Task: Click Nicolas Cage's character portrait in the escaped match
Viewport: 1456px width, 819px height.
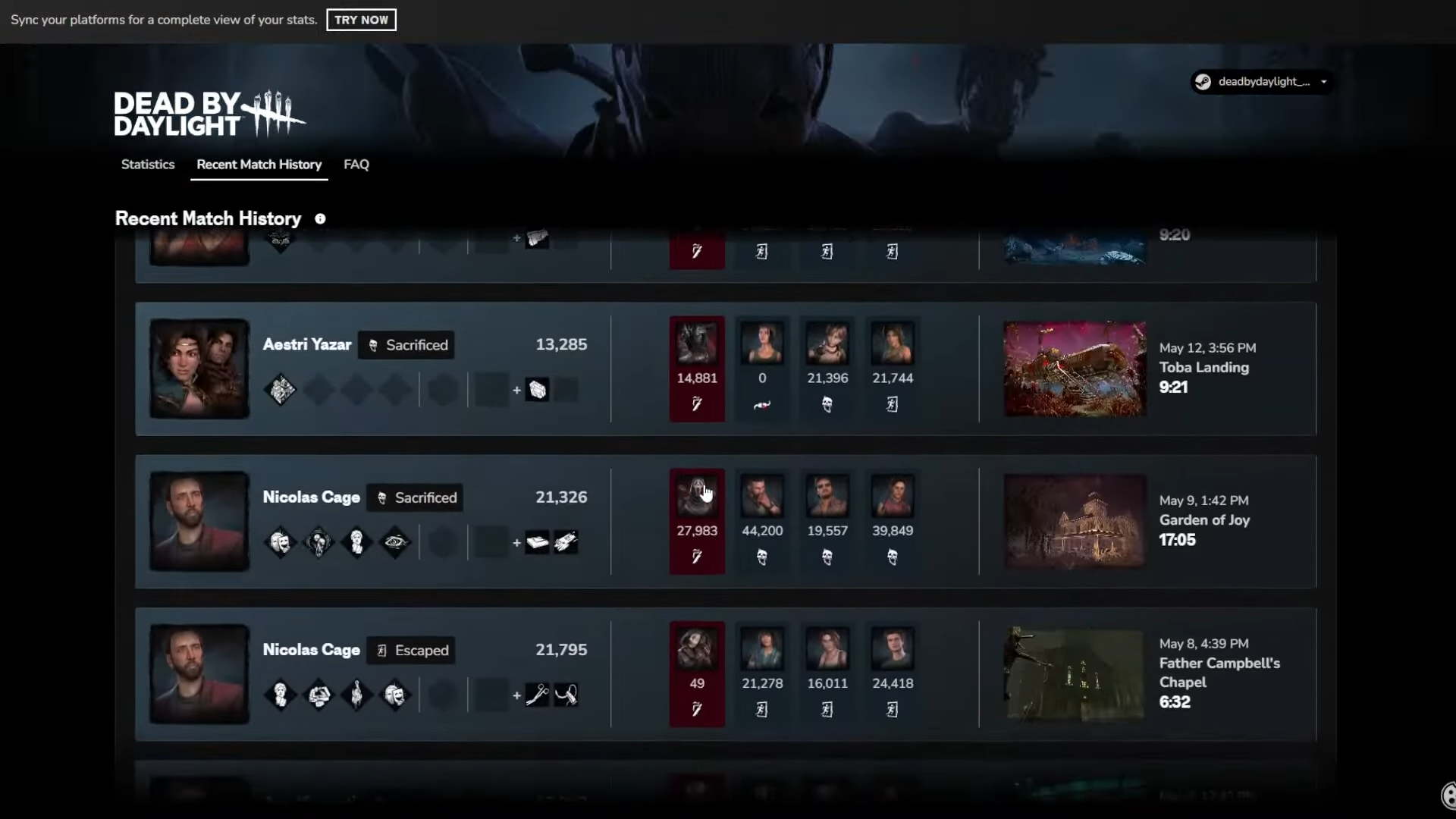Action: pos(198,673)
